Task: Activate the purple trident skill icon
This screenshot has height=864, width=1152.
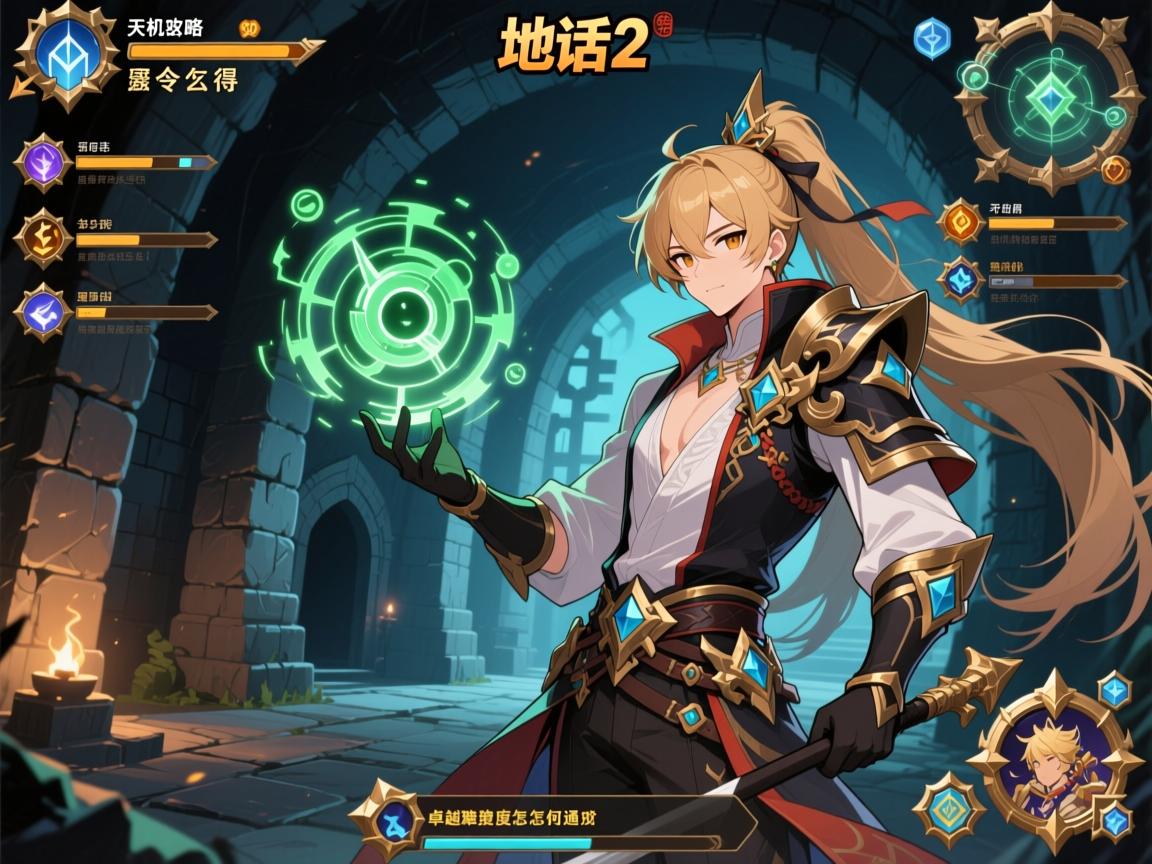Action: click(45, 162)
